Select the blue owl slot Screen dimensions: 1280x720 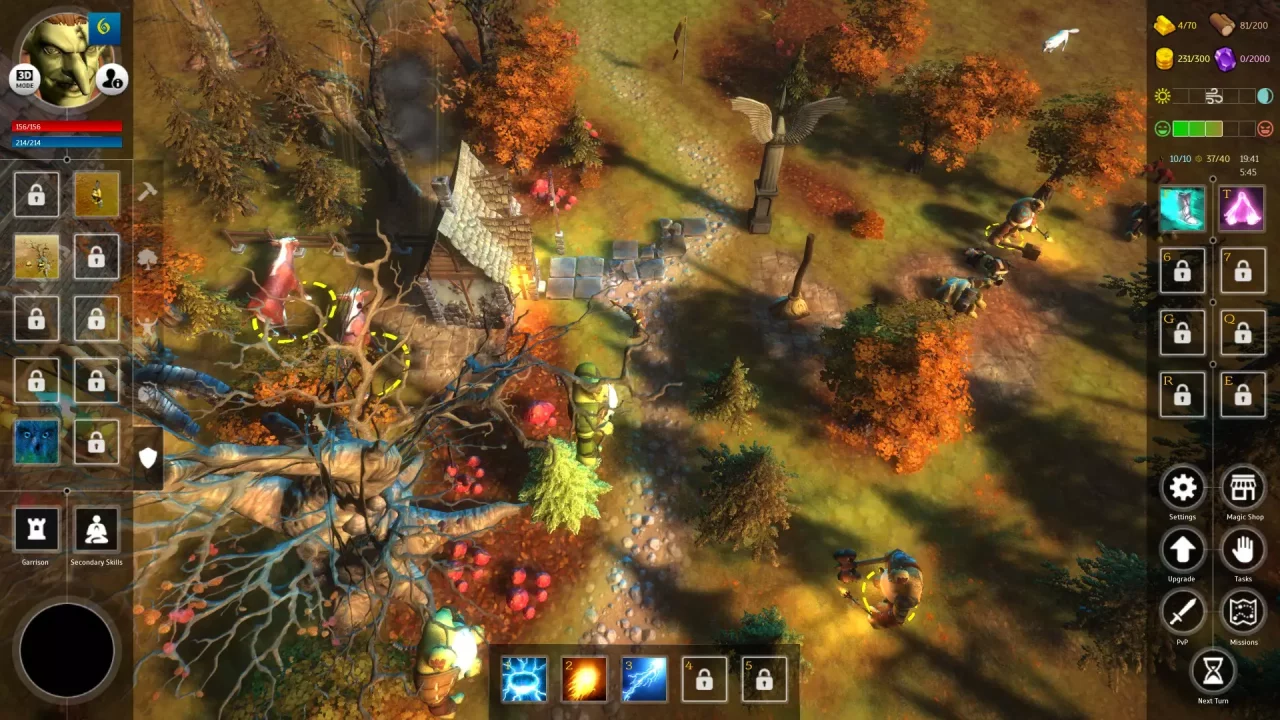click(36, 441)
